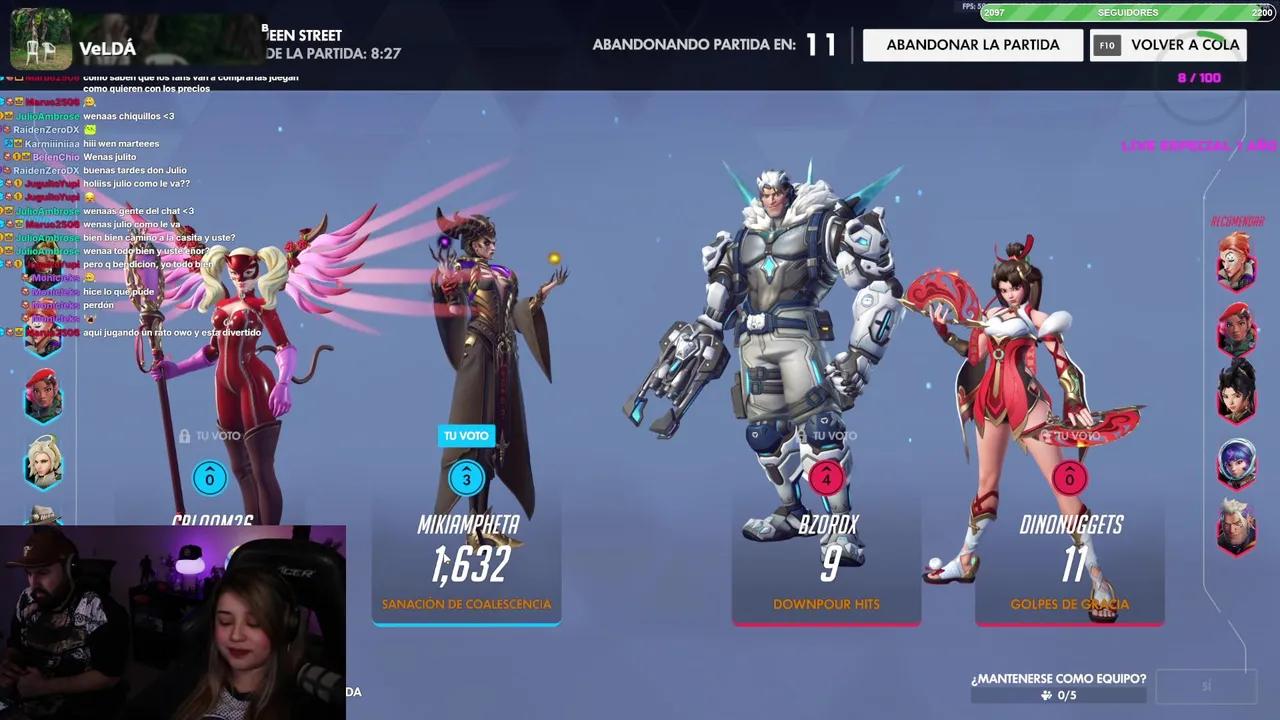The width and height of the screenshot is (1280, 720).
Task: Select Cassidy at the bottom of Recomendar
Action: pyautogui.click(x=1237, y=523)
